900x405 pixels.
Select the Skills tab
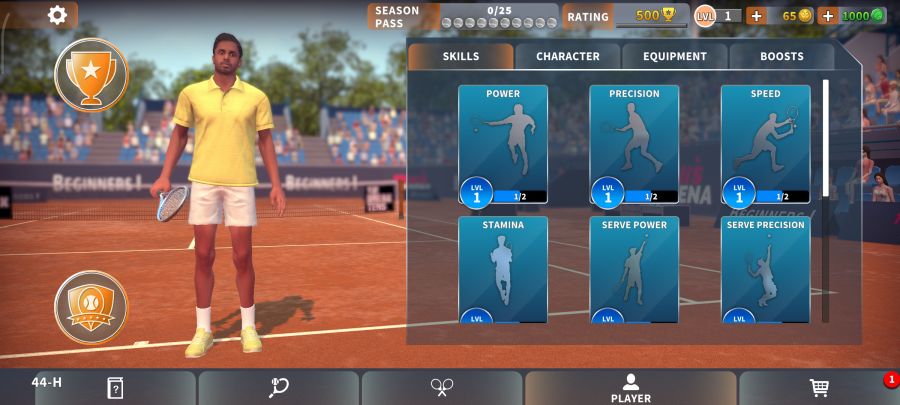tap(460, 57)
